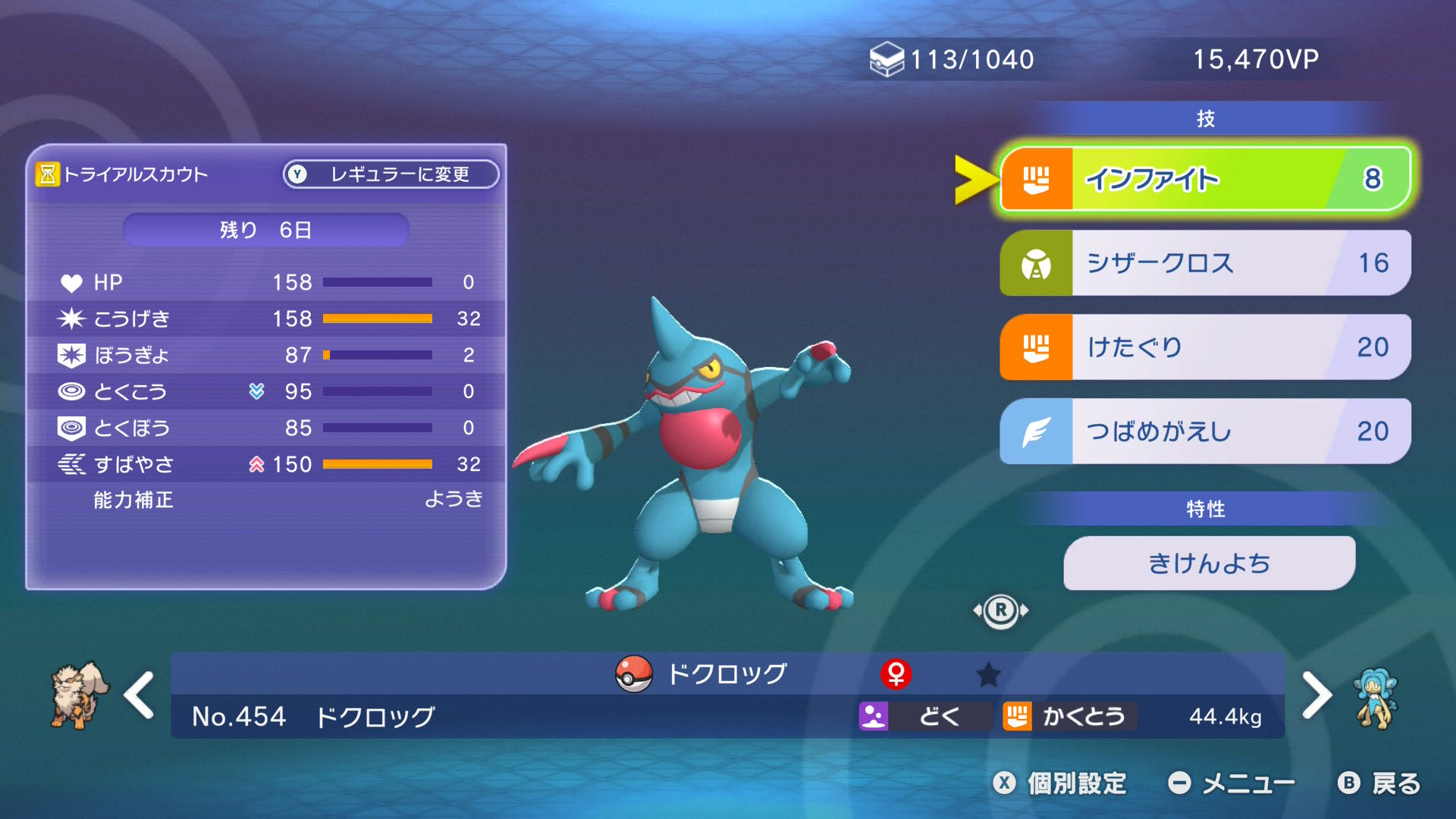Click the かくとう type badge
The width and height of the screenshot is (1456, 819).
tap(1068, 716)
